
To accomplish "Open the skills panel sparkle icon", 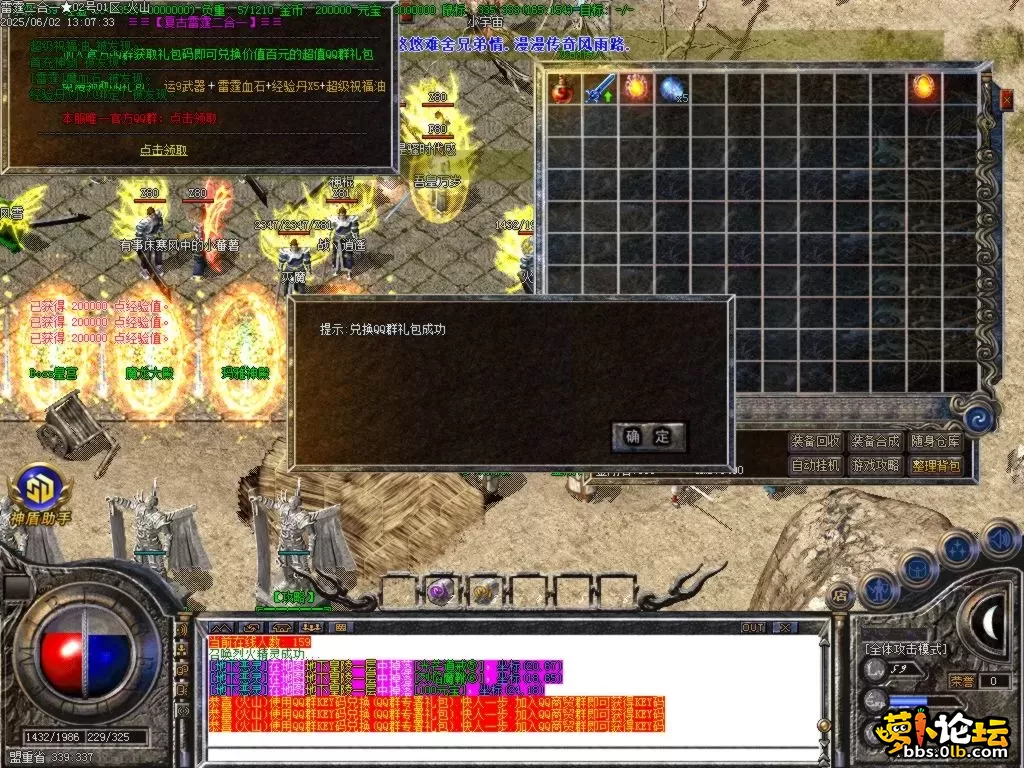I will click(x=958, y=549).
